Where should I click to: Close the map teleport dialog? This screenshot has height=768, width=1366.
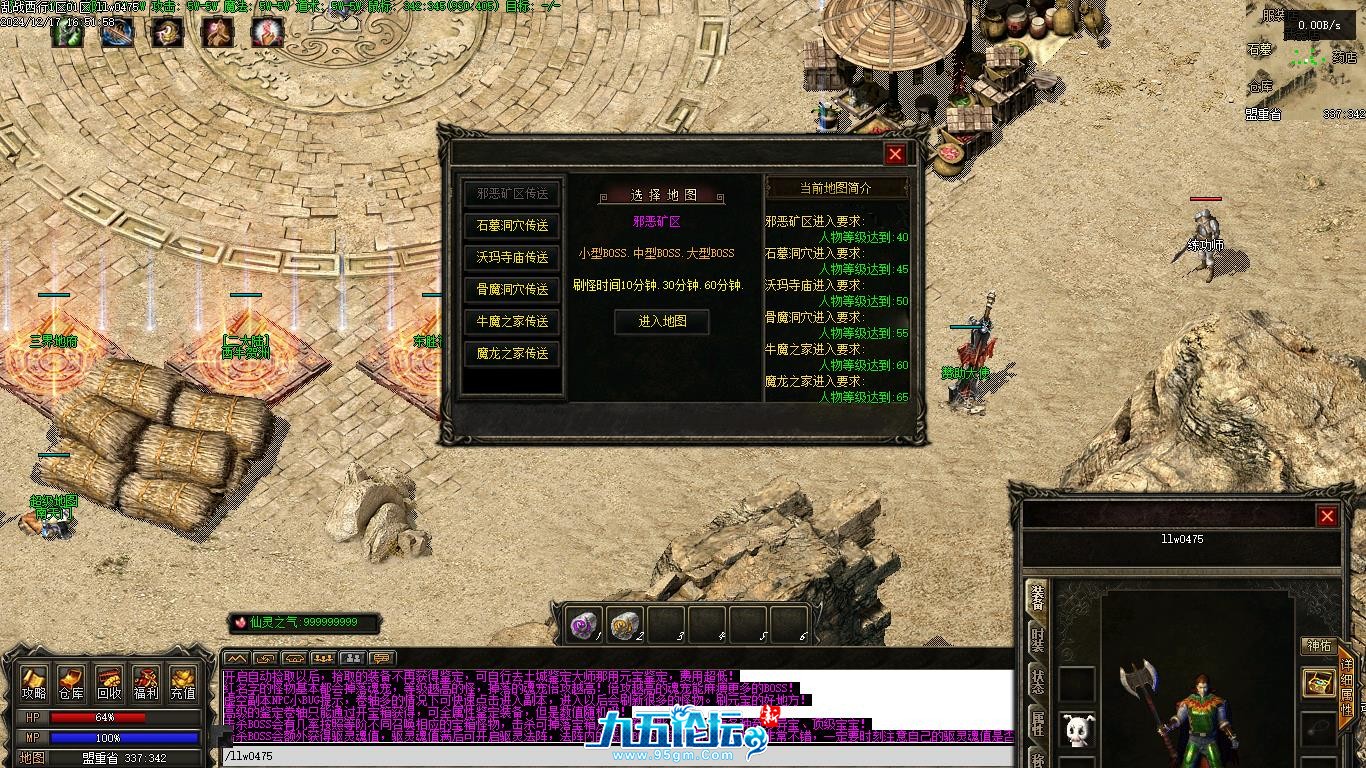click(895, 154)
